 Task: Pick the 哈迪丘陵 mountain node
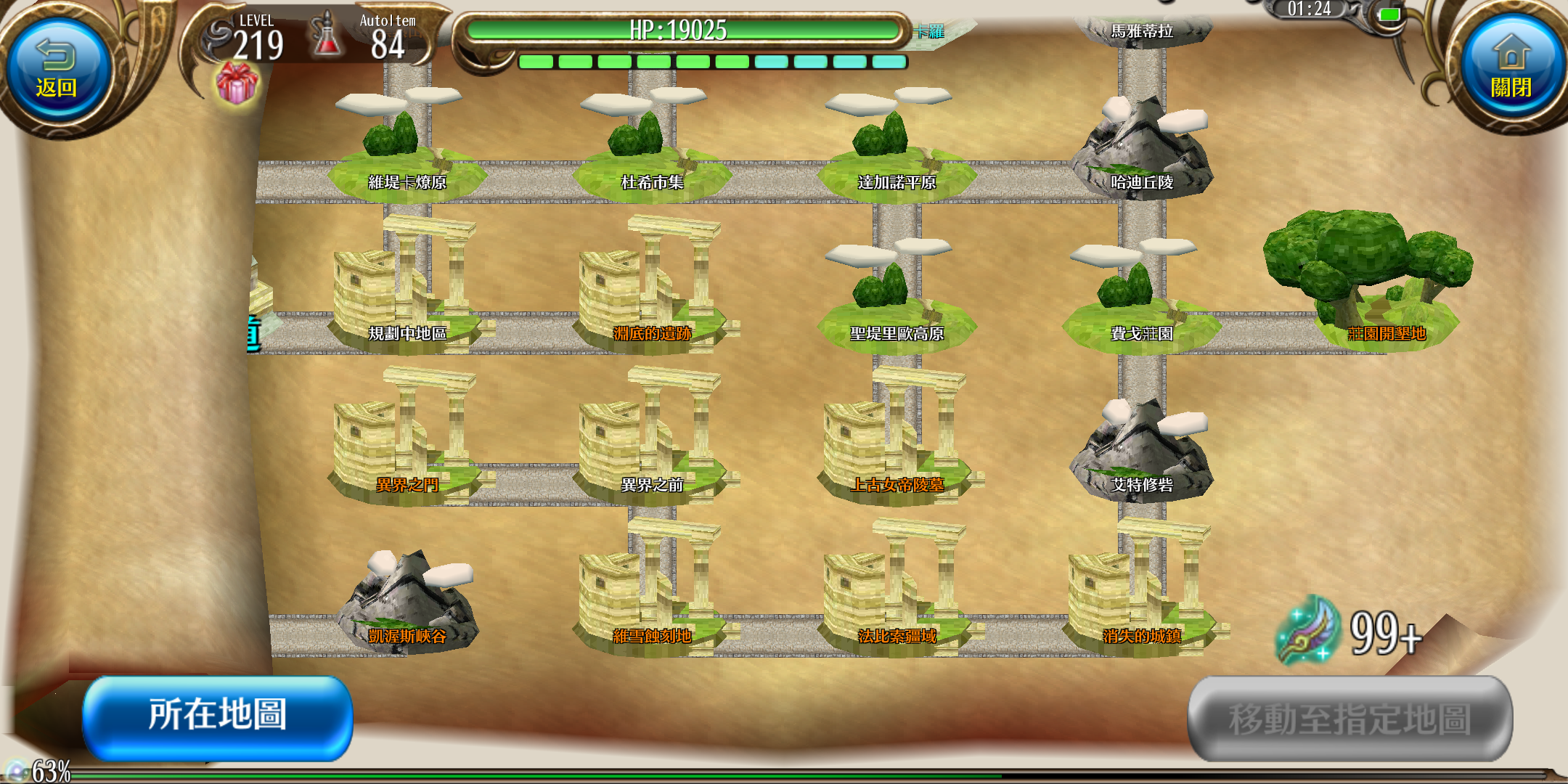[x=1142, y=152]
